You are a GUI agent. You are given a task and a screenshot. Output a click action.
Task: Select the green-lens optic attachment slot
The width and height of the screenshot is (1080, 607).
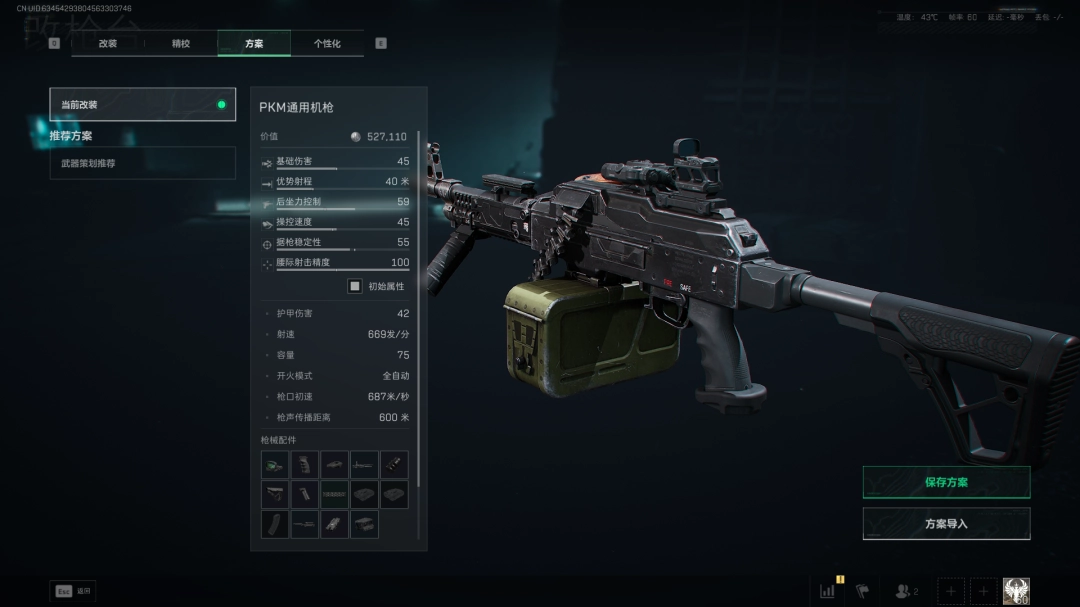275,465
